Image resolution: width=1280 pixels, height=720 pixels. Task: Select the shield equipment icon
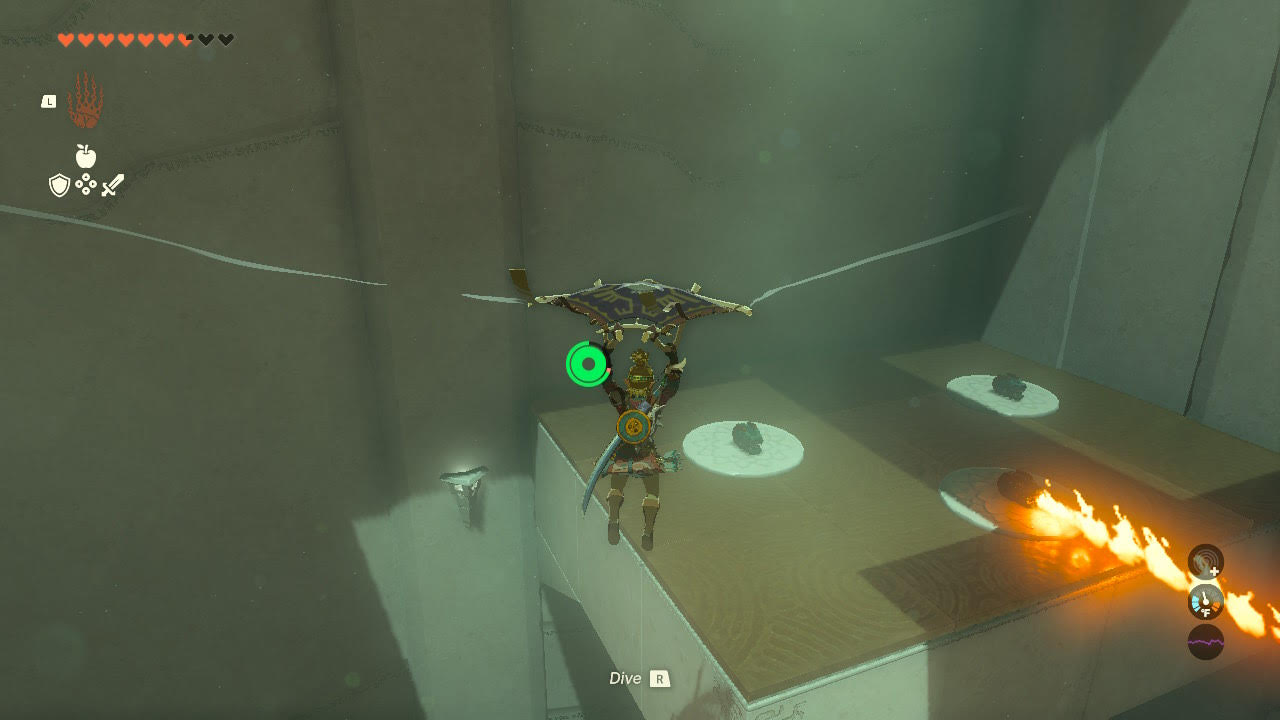point(59,185)
